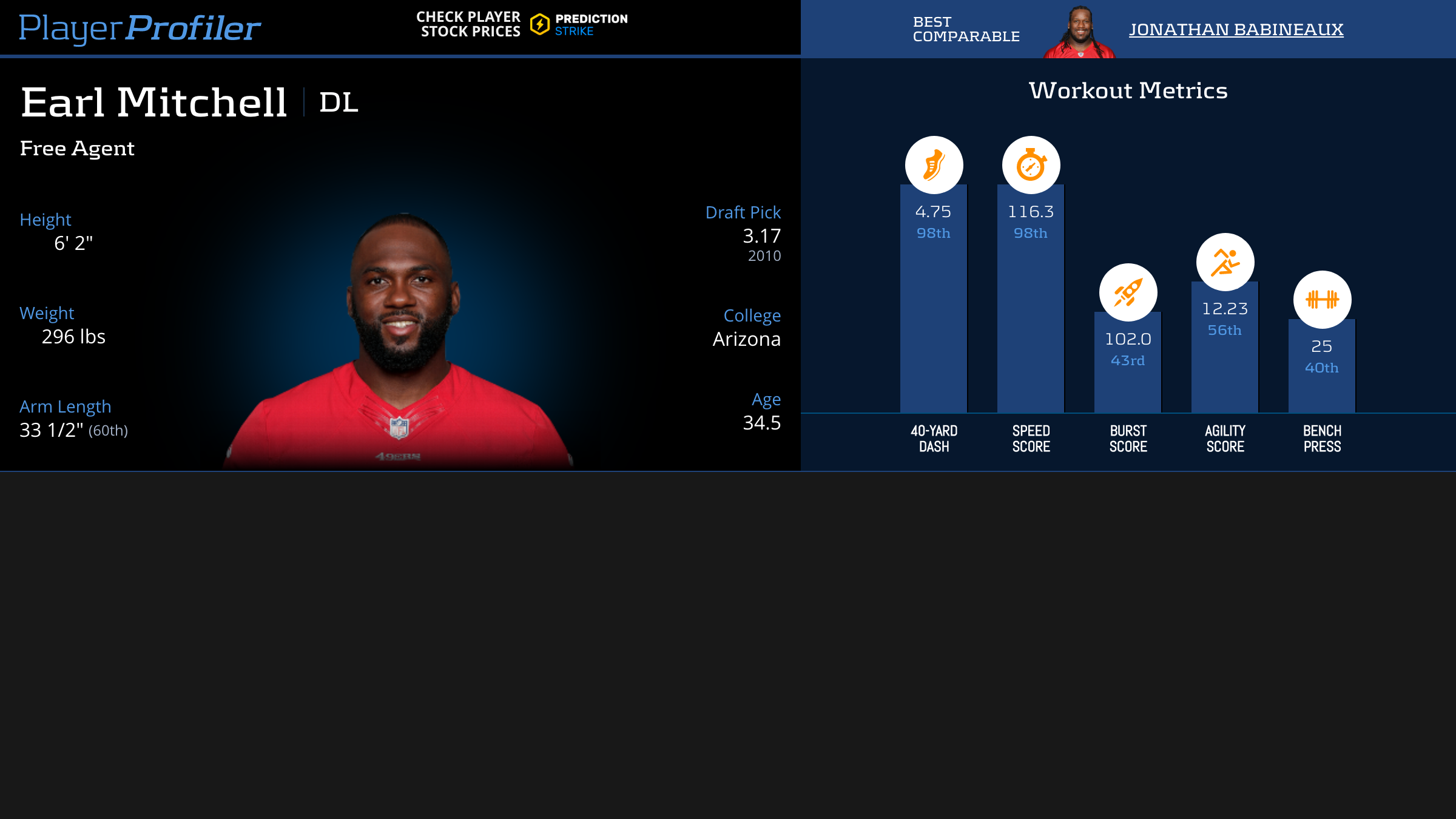Select the Bench Press barbell icon
Image resolution: width=1456 pixels, height=819 pixels.
1322,300
